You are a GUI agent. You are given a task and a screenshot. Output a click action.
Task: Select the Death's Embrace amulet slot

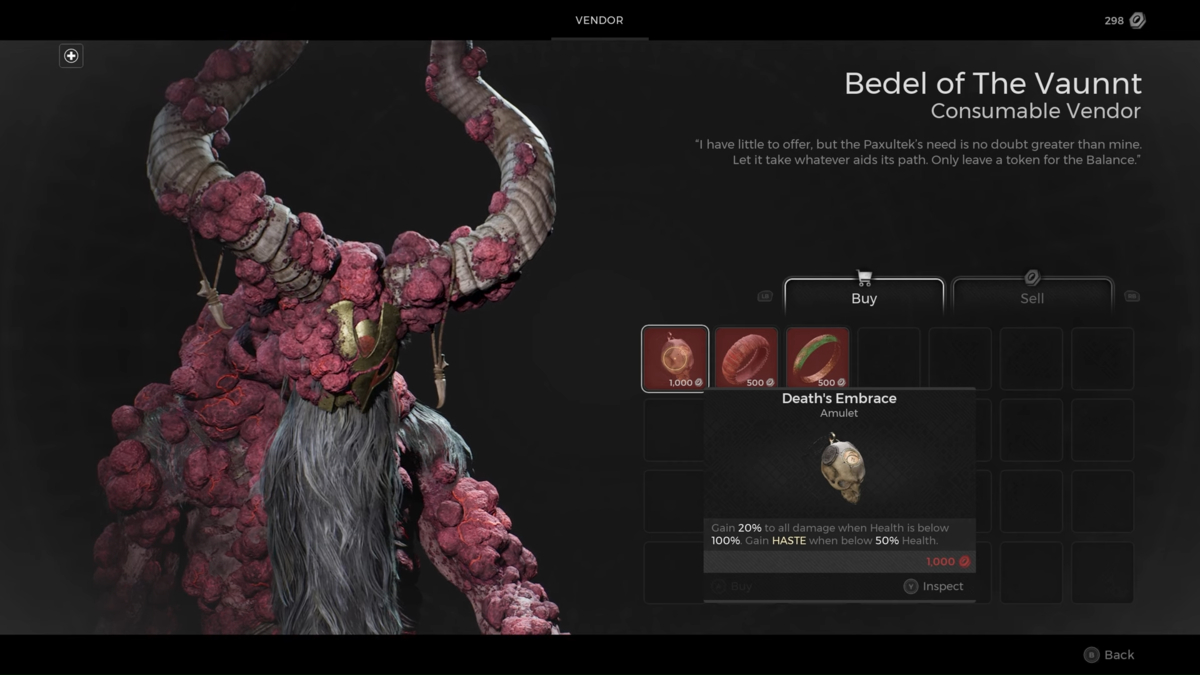675,358
